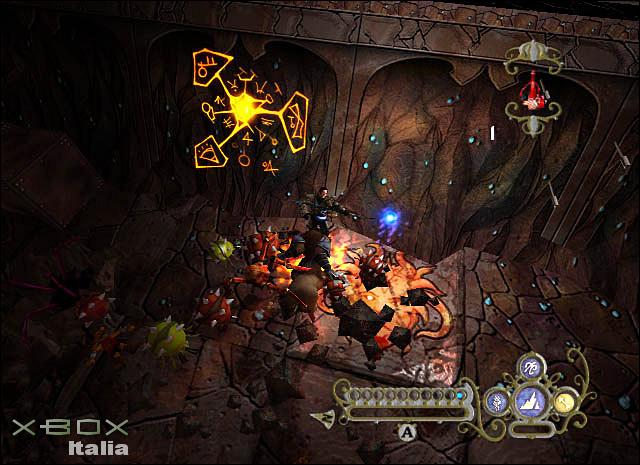Activate the top purple rune spell icon

[x=530, y=368]
